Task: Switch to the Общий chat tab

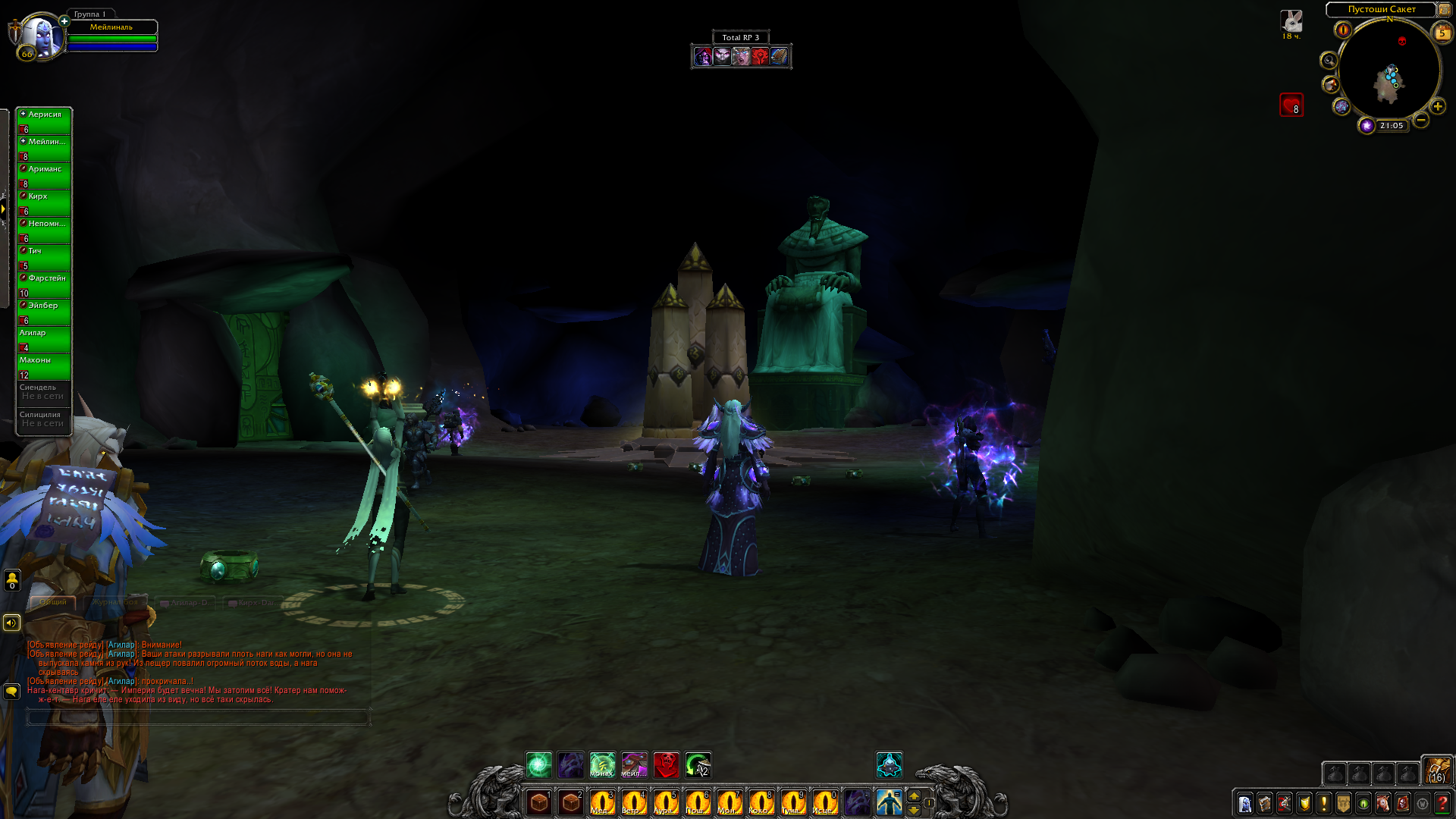Action: pyautogui.click(x=53, y=602)
